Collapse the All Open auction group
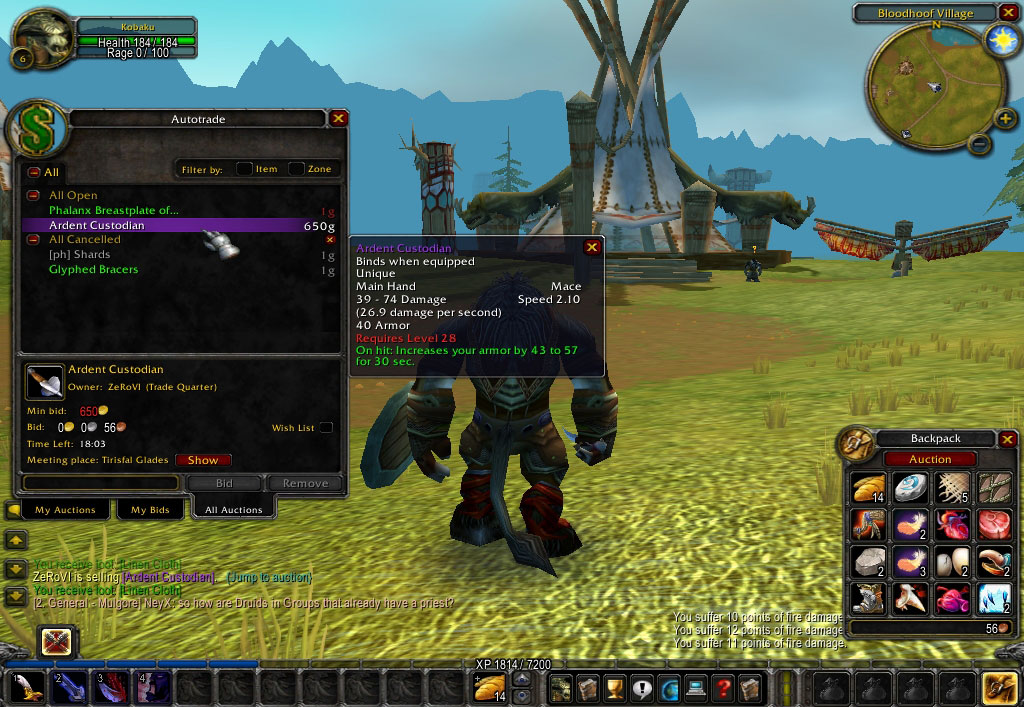1024x707 pixels. [x=33, y=195]
